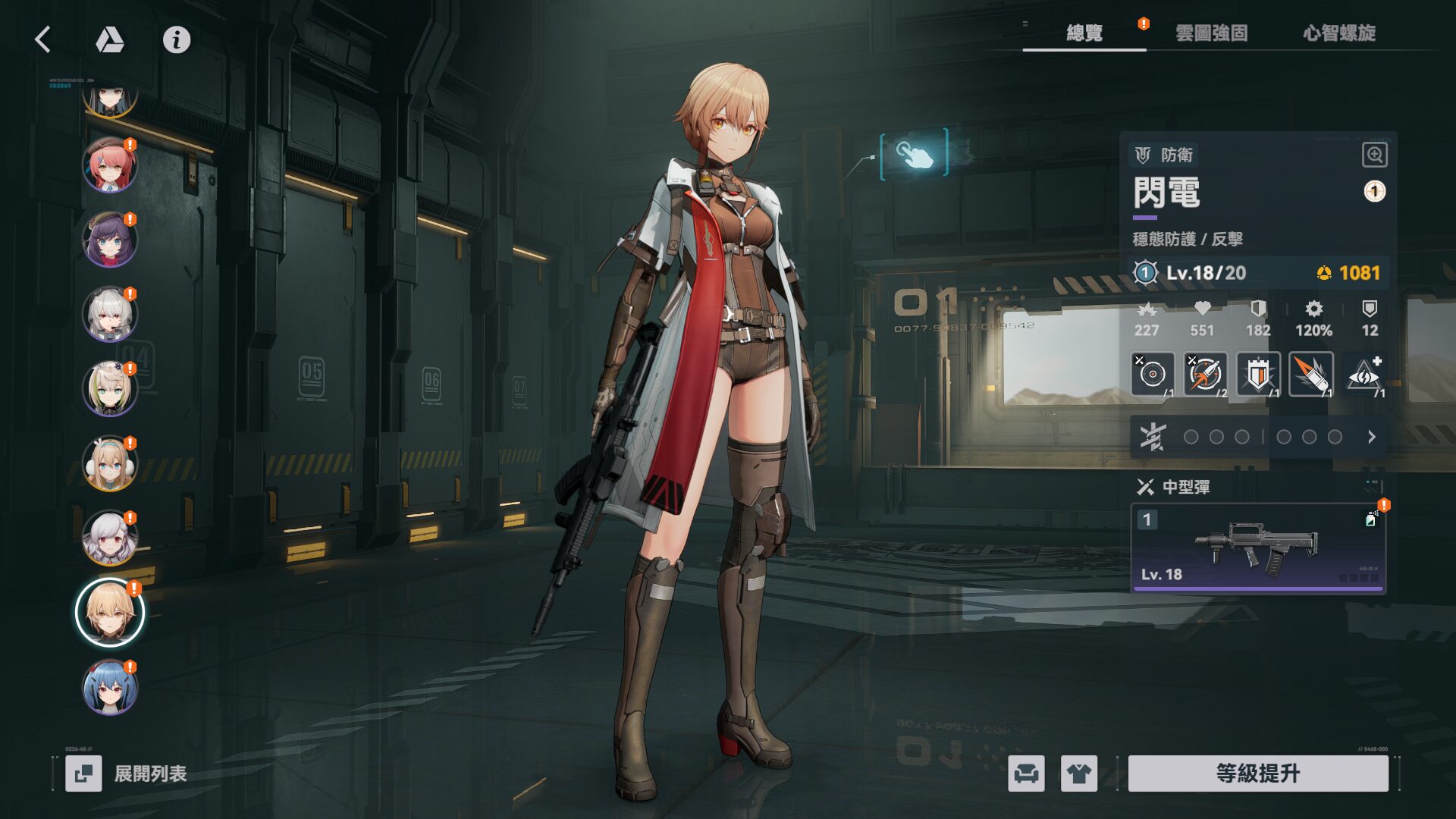Show the info help icon
This screenshot has height=819, width=1456.
click(177, 39)
